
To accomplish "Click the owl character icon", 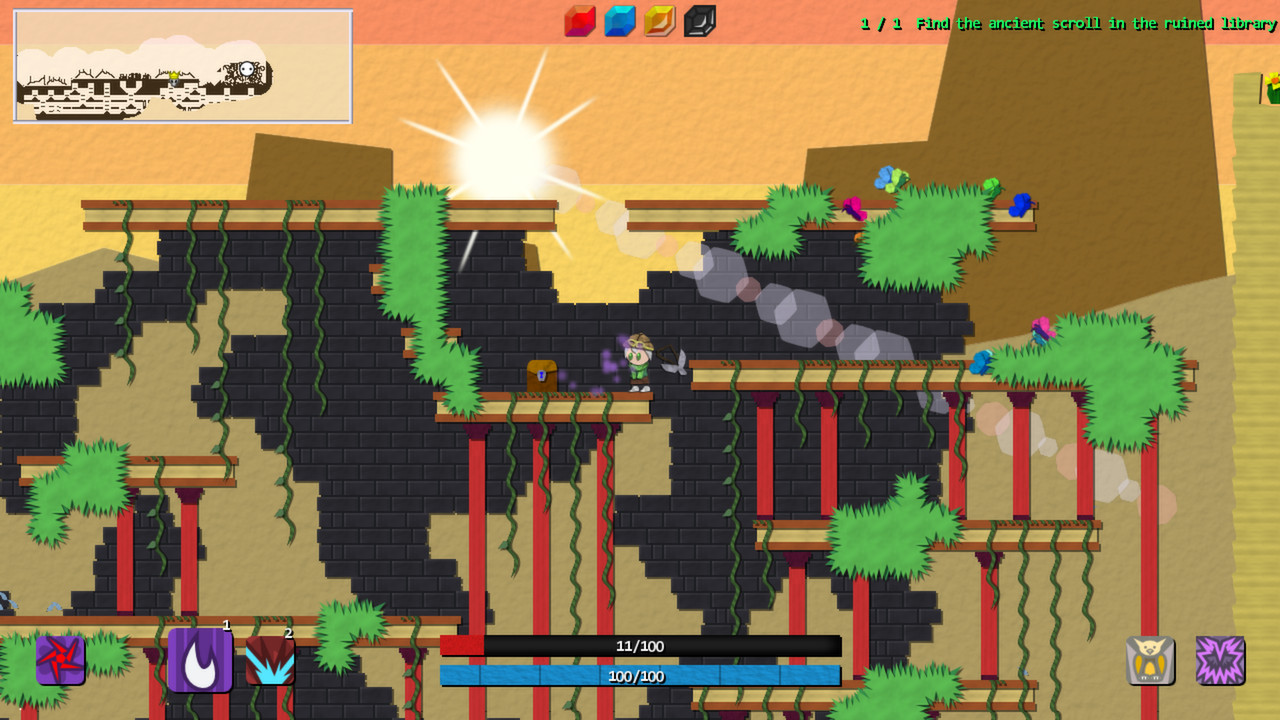I will tap(1150, 660).
